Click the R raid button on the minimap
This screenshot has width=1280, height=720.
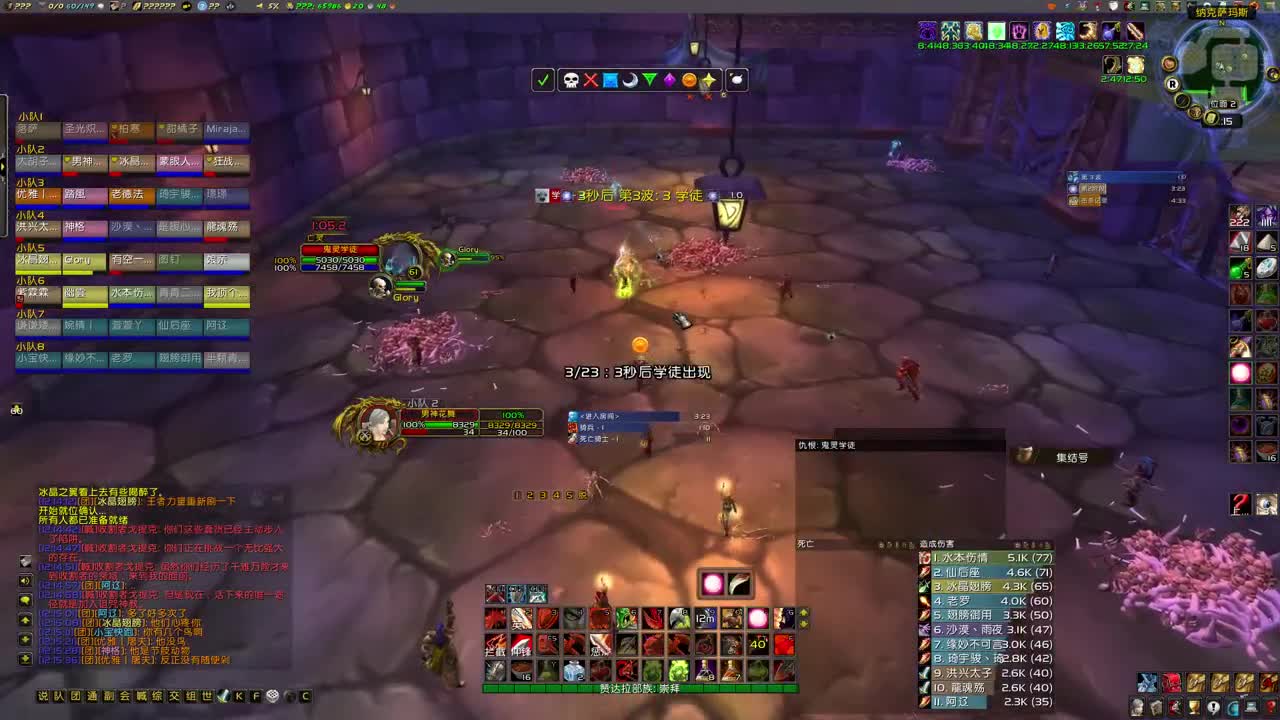coord(1173,84)
